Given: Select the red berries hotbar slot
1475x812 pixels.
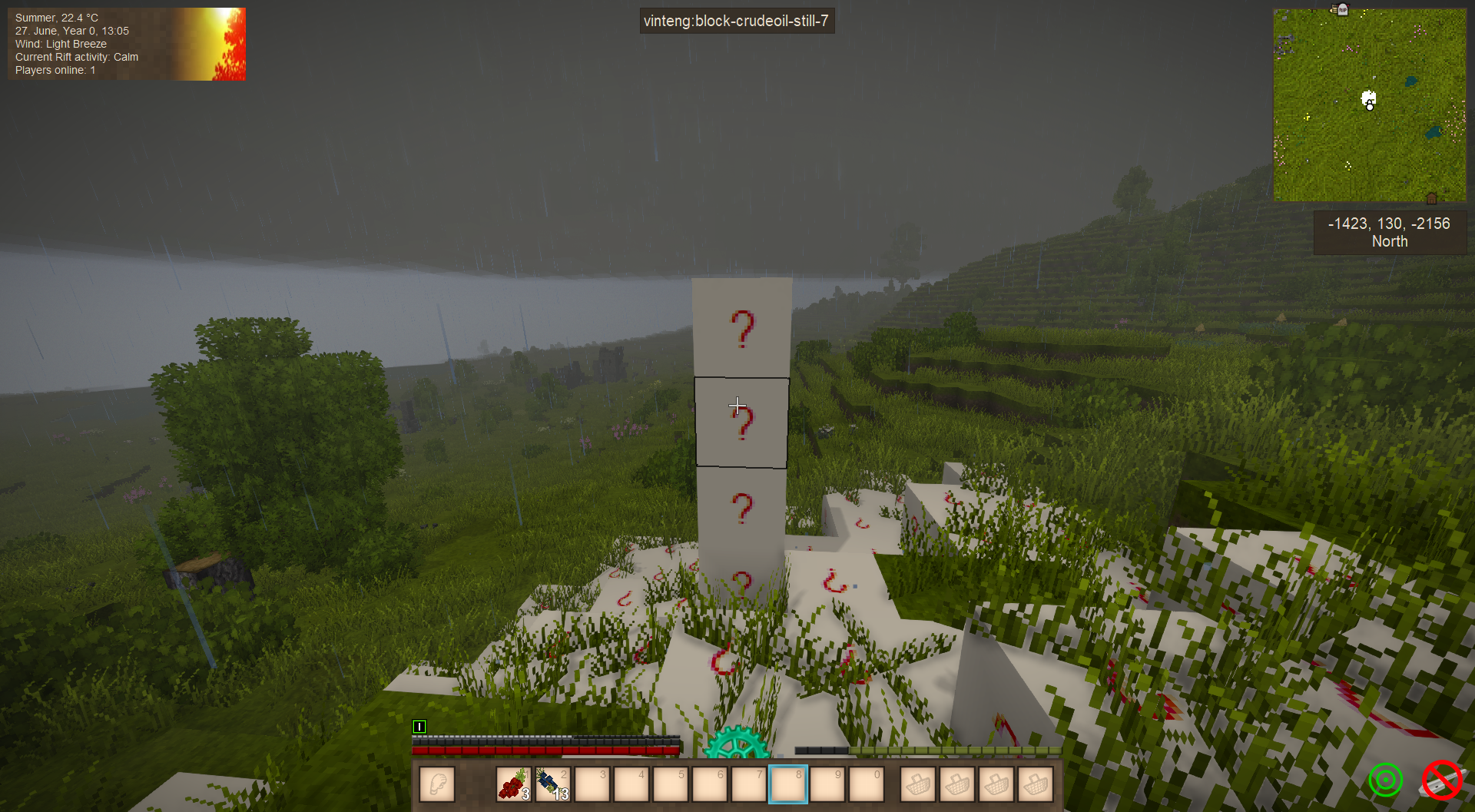Looking at the screenshot, I should 513,784.
